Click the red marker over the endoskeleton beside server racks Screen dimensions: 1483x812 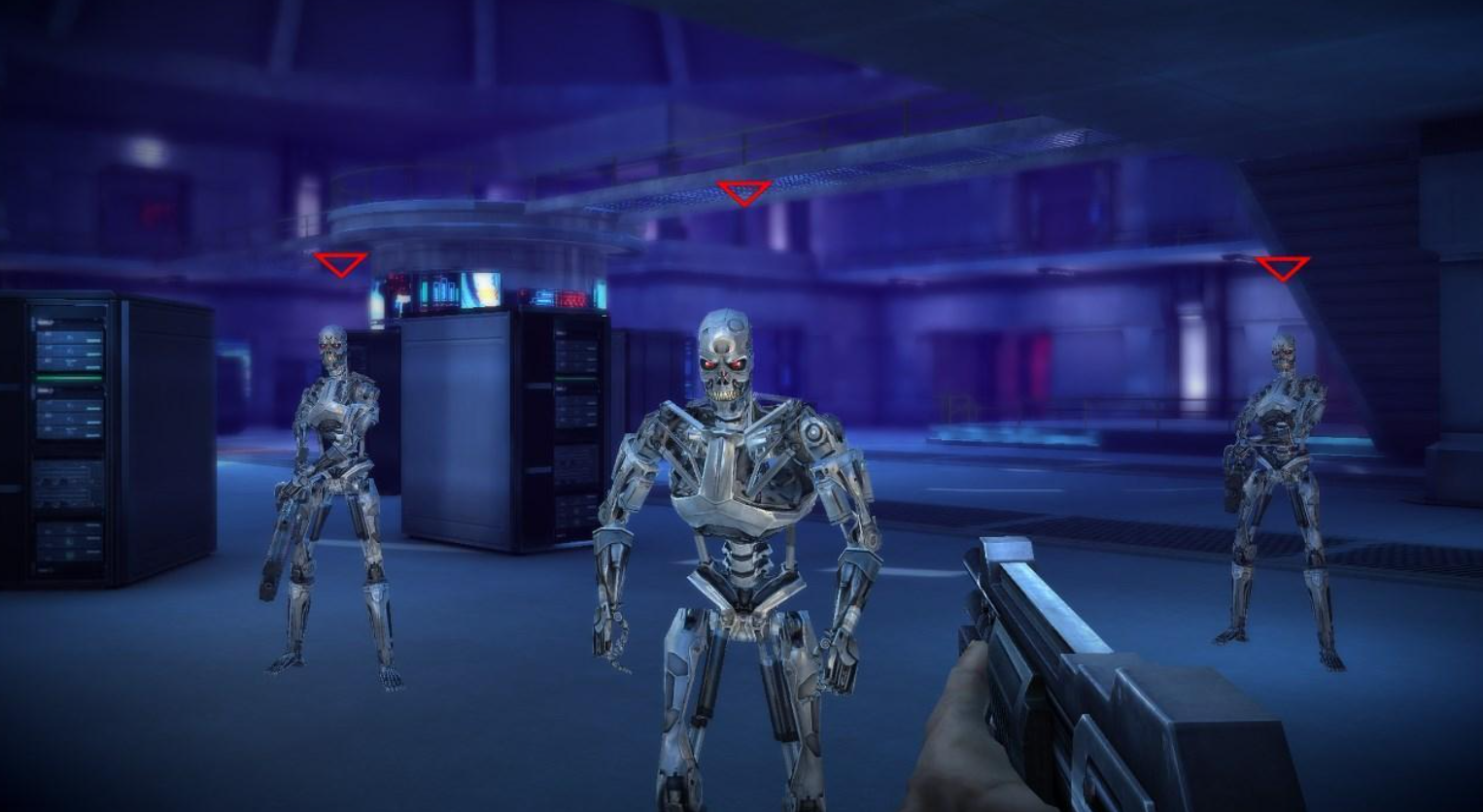[341, 263]
